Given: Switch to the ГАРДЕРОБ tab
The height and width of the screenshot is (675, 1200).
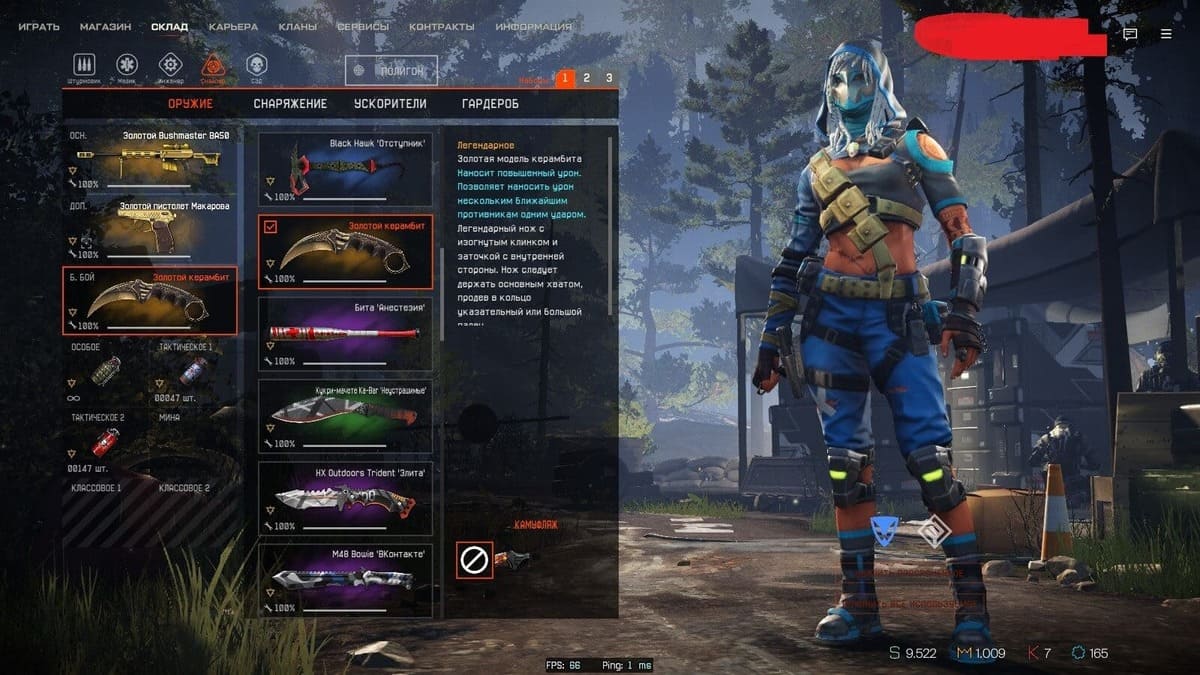Looking at the screenshot, I should tap(490, 104).
